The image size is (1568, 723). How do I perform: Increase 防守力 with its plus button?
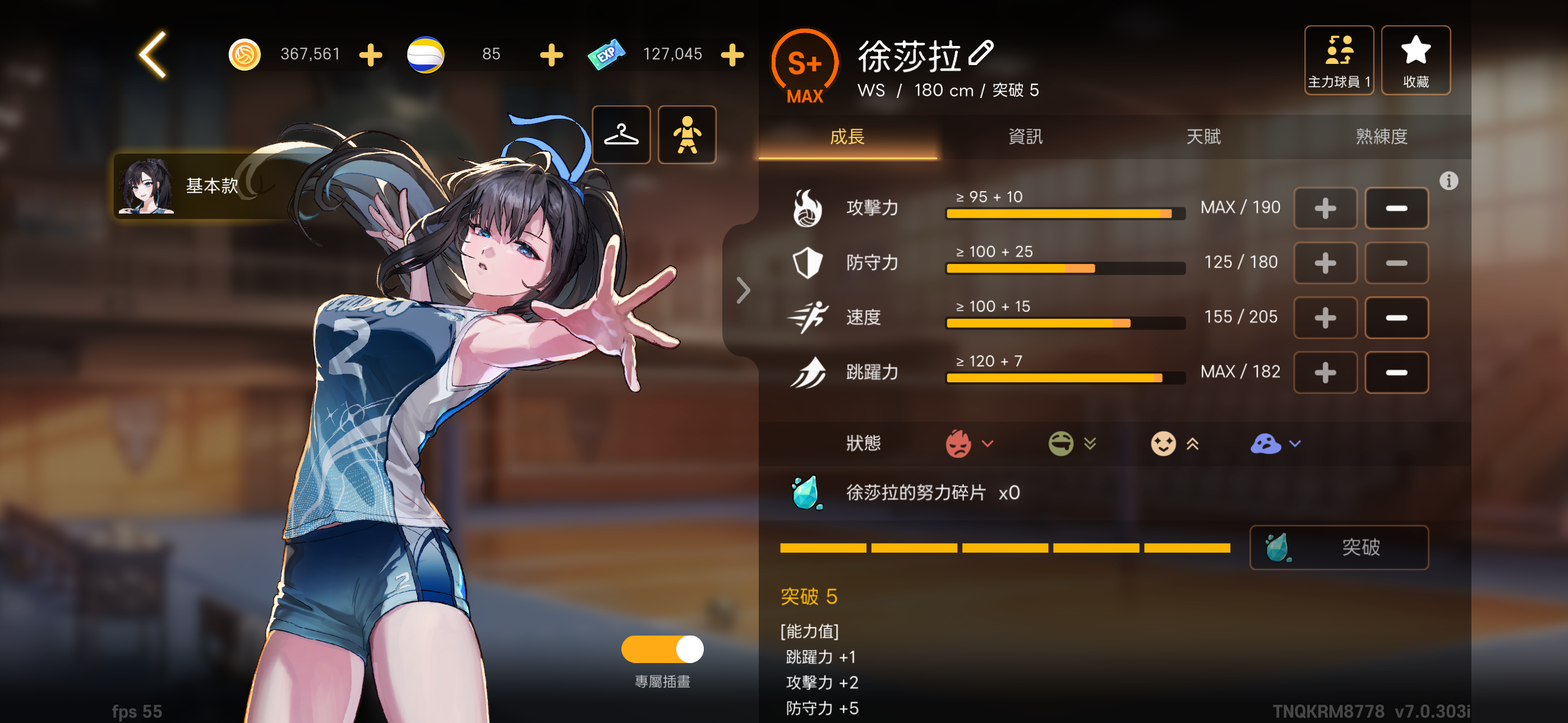click(1325, 263)
